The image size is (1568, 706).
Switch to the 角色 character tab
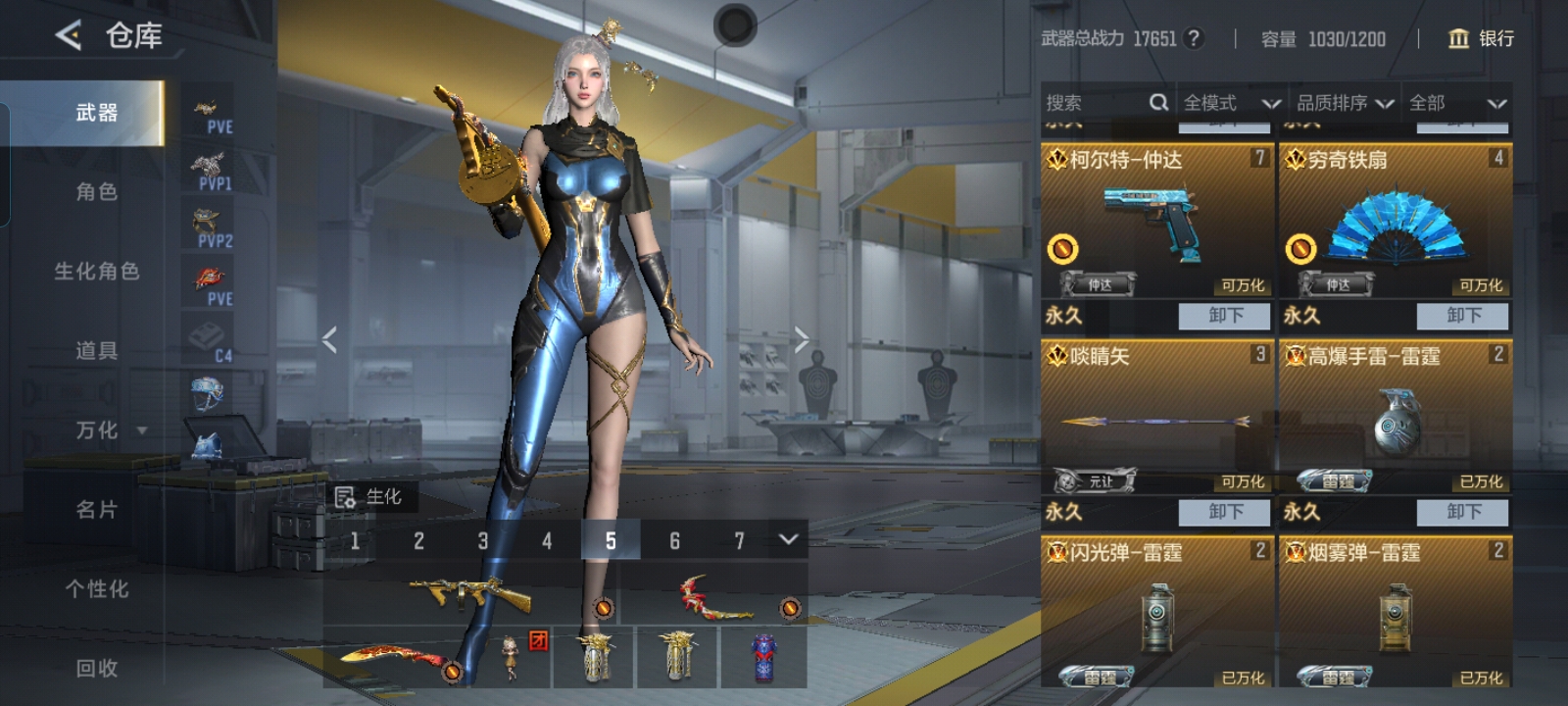(x=96, y=191)
